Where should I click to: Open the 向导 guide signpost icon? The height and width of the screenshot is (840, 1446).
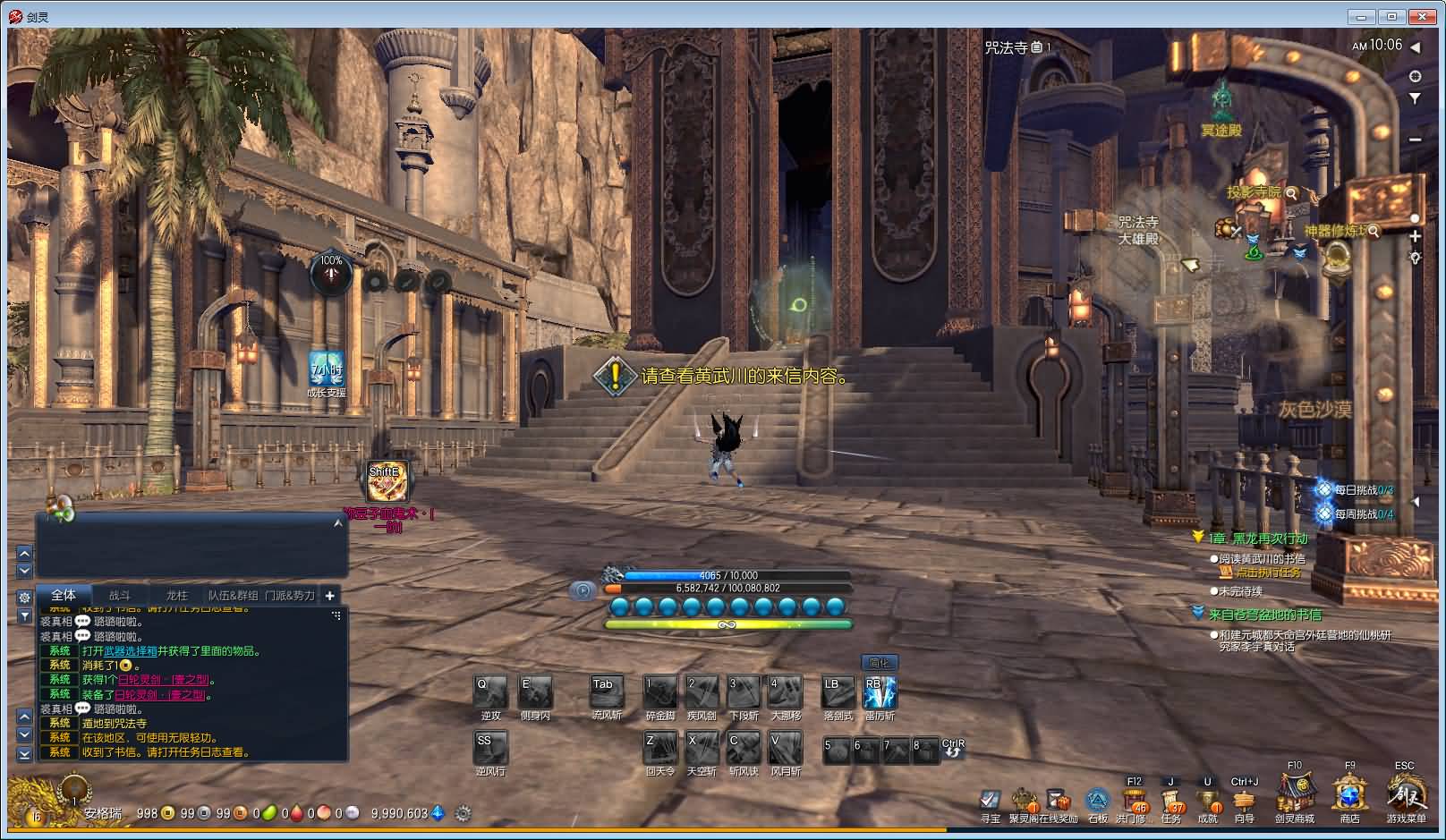tap(1244, 802)
